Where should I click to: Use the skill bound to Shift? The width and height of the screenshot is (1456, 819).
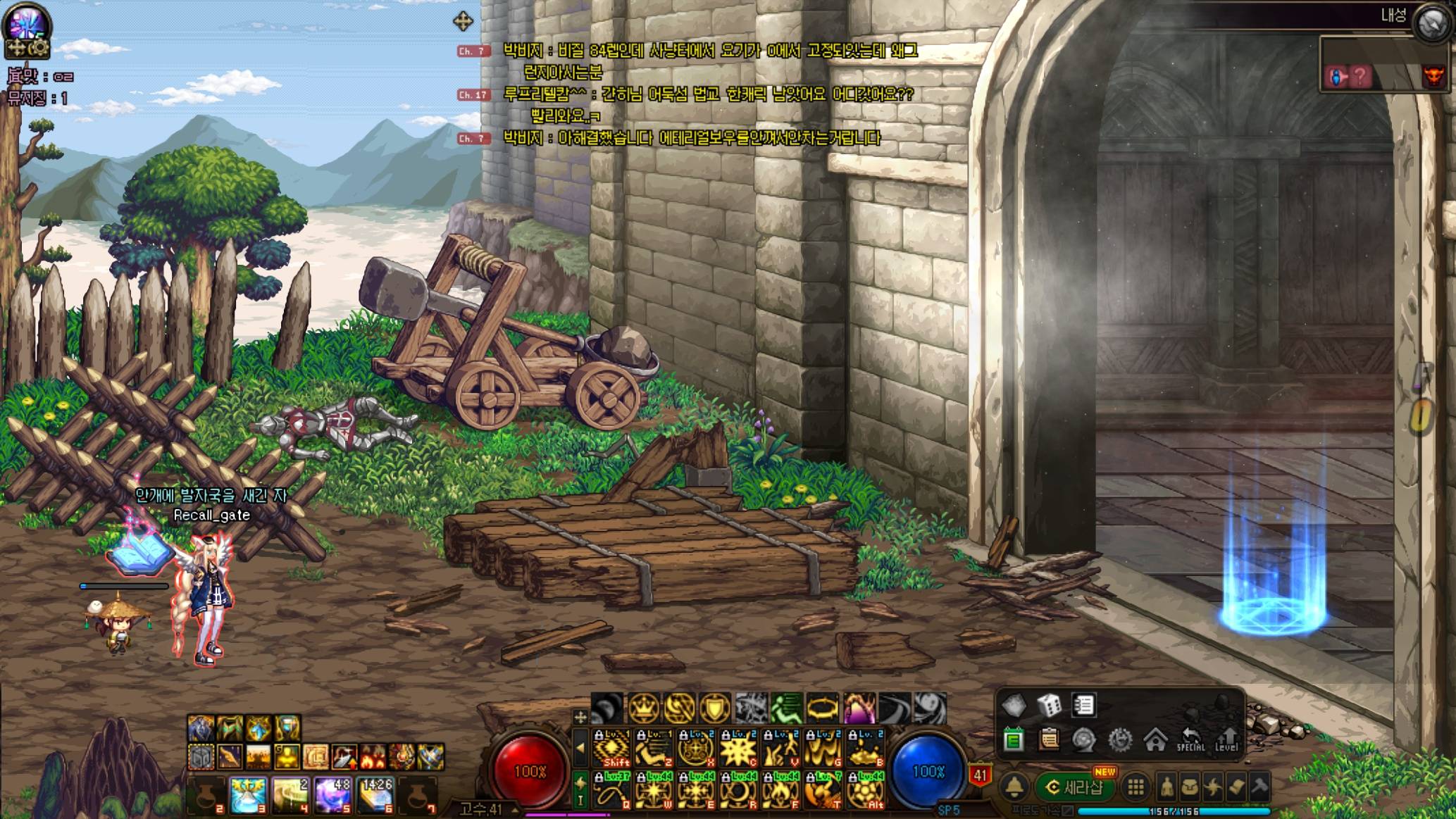612,749
